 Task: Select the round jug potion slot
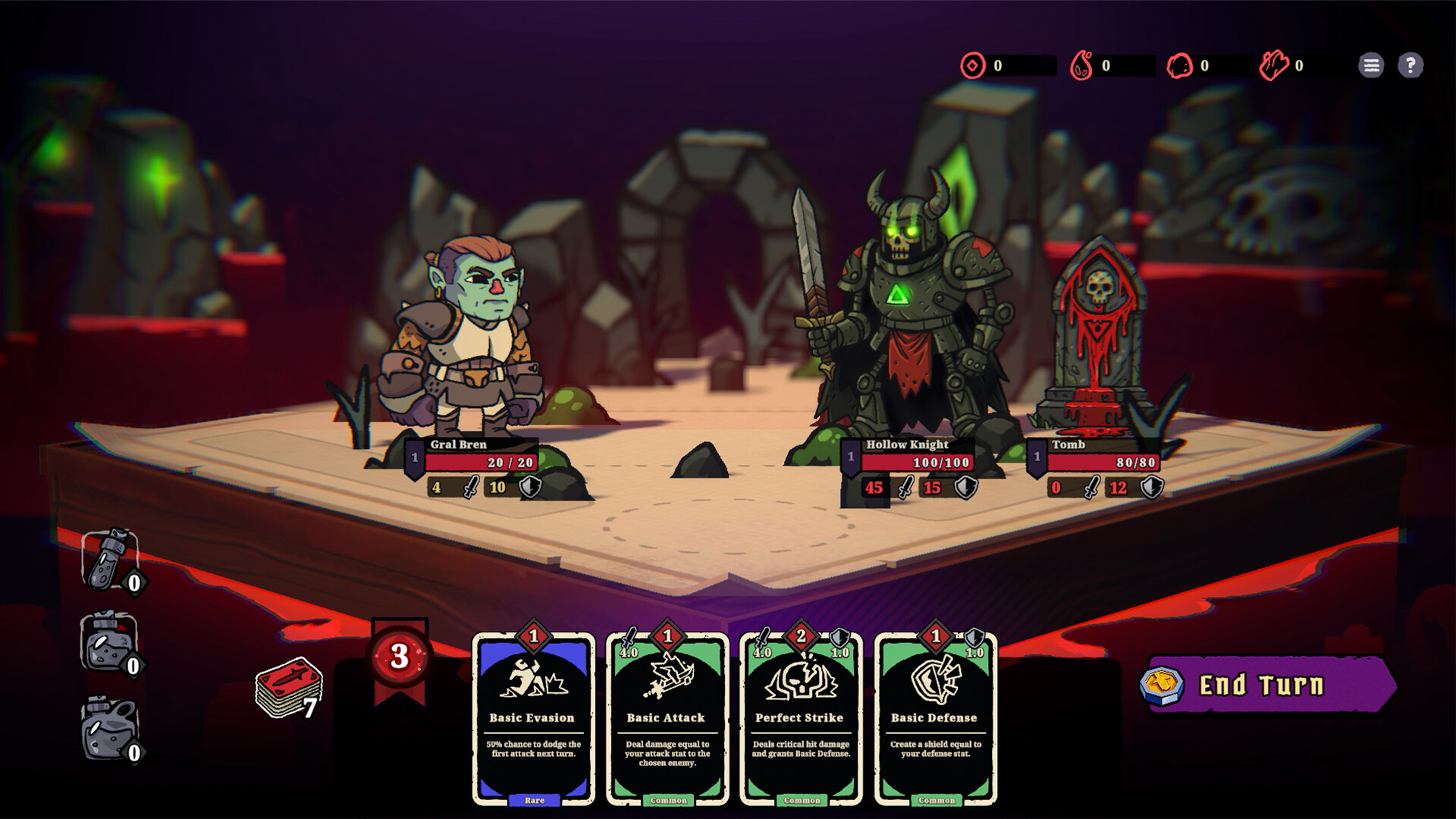(110, 729)
